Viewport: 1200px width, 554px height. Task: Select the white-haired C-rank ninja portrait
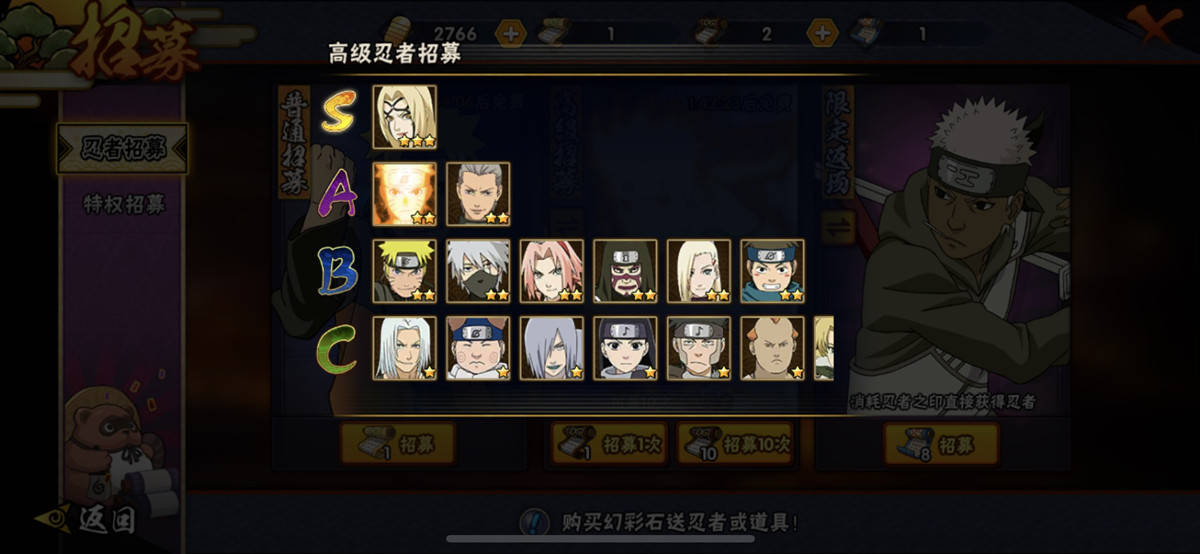point(404,348)
